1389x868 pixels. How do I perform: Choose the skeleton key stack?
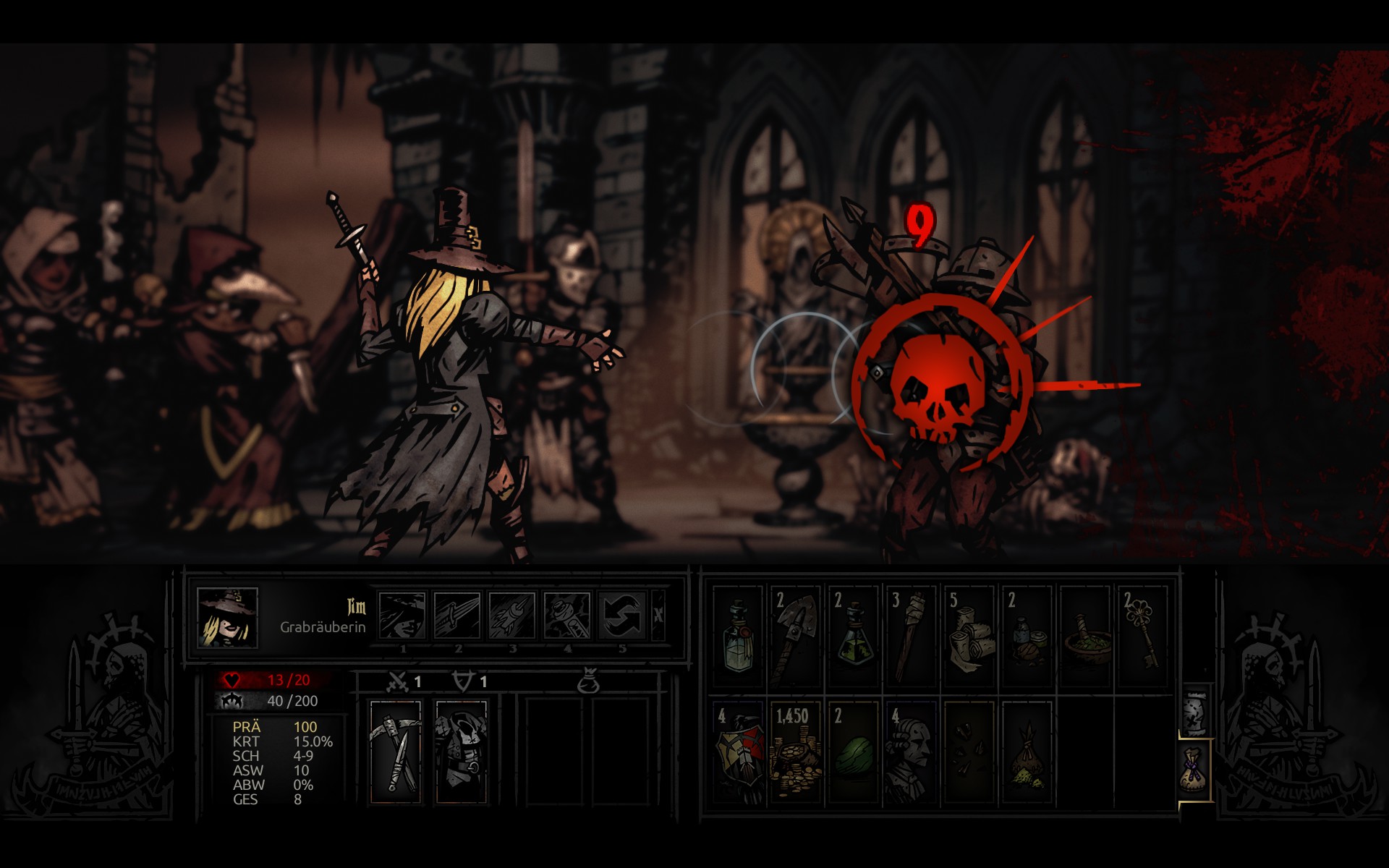tap(1142, 637)
